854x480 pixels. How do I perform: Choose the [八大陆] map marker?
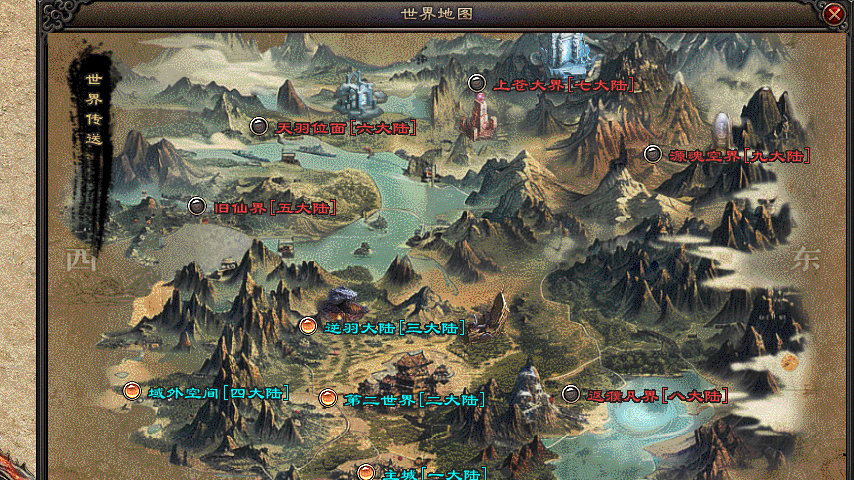click(x=570, y=394)
